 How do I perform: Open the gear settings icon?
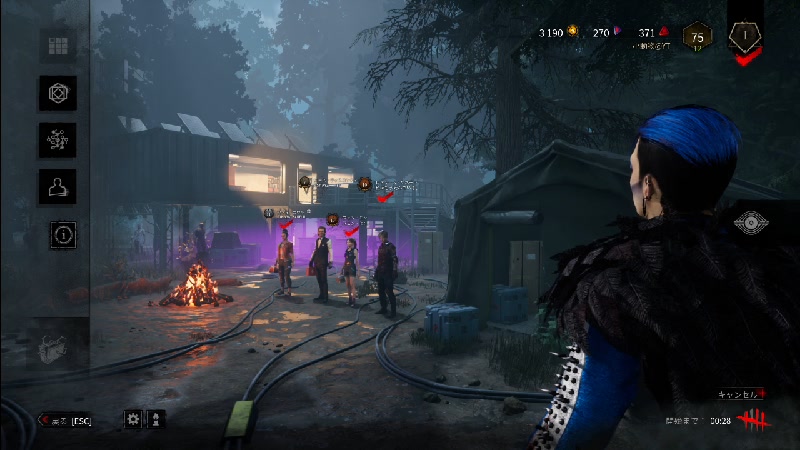(133, 419)
